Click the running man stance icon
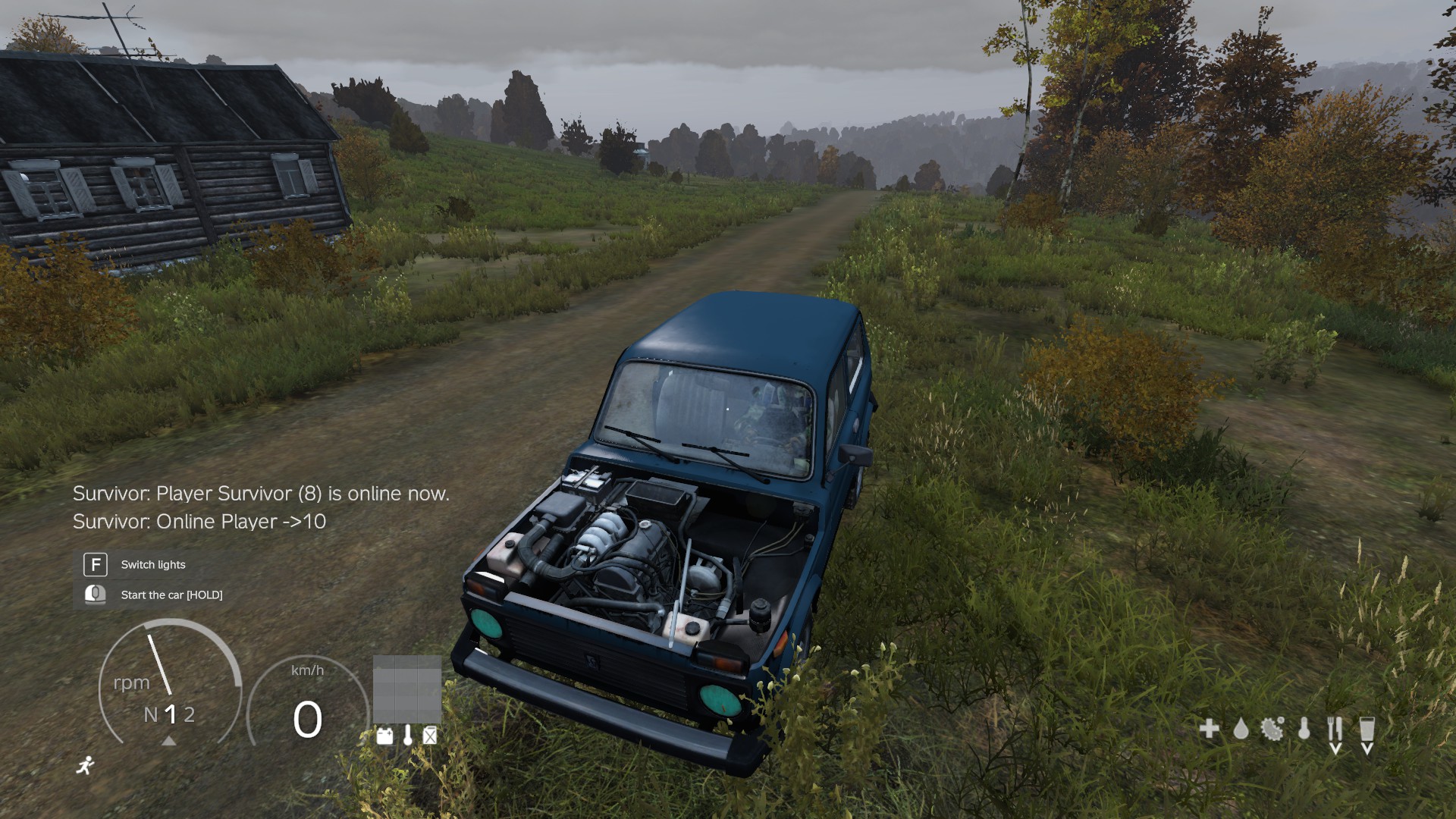Image resolution: width=1456 pixels, height=819 pixels. click(x=86, y=765)
